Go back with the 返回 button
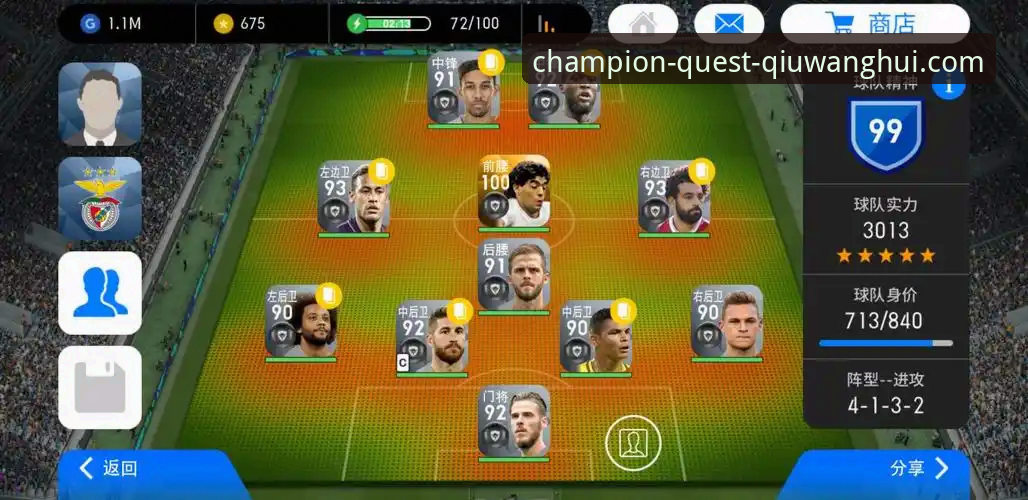The height and width of the screenshot is (500, 1028). coord(110,468)
